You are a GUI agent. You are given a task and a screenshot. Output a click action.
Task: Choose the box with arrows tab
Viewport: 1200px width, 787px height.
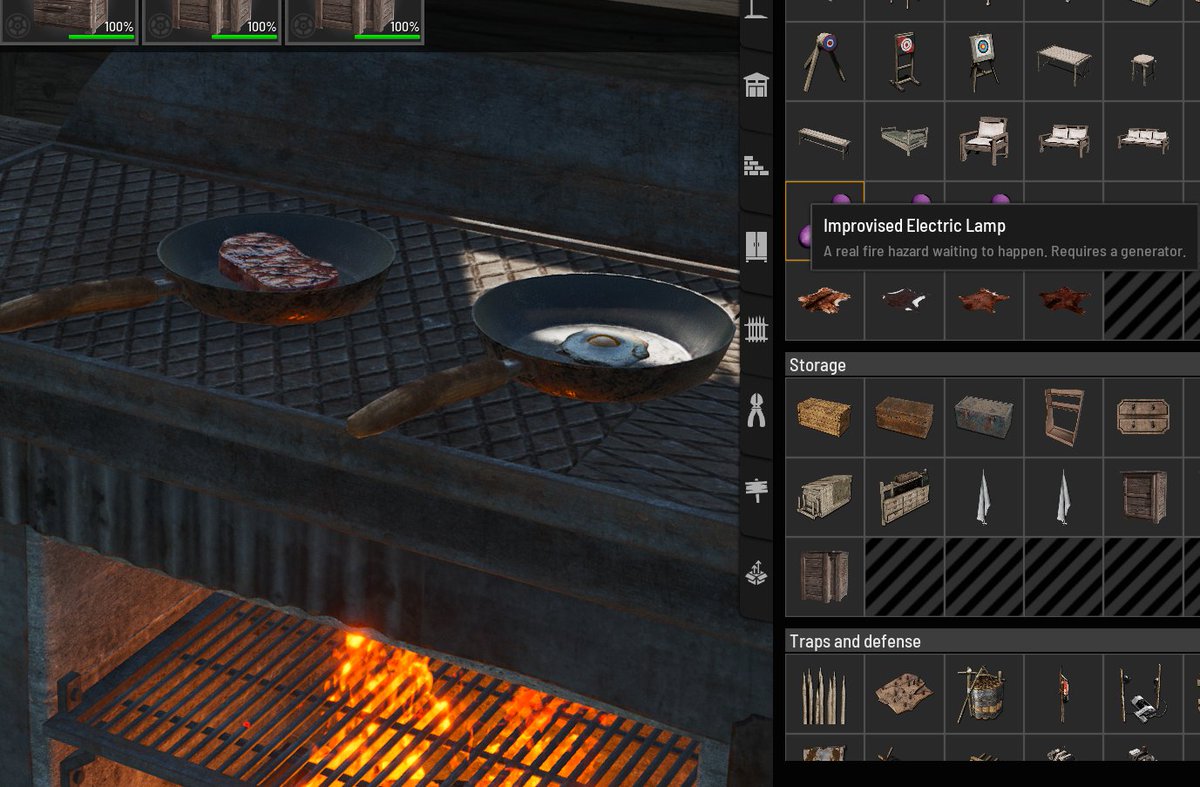coord(757,573)
